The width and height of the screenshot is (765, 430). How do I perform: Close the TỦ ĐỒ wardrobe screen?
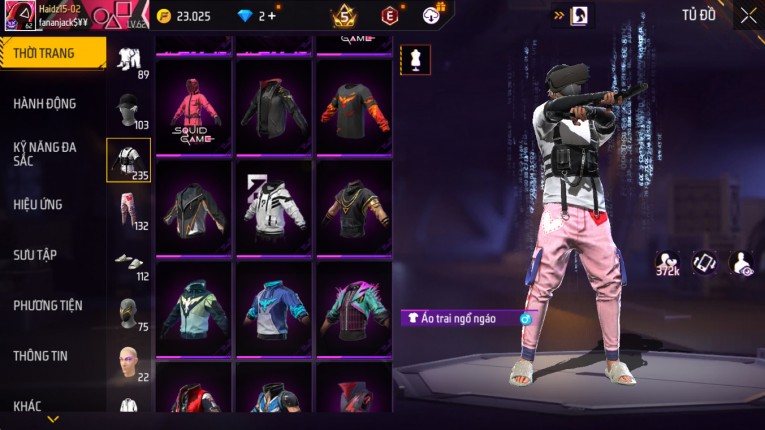[749, 16]
